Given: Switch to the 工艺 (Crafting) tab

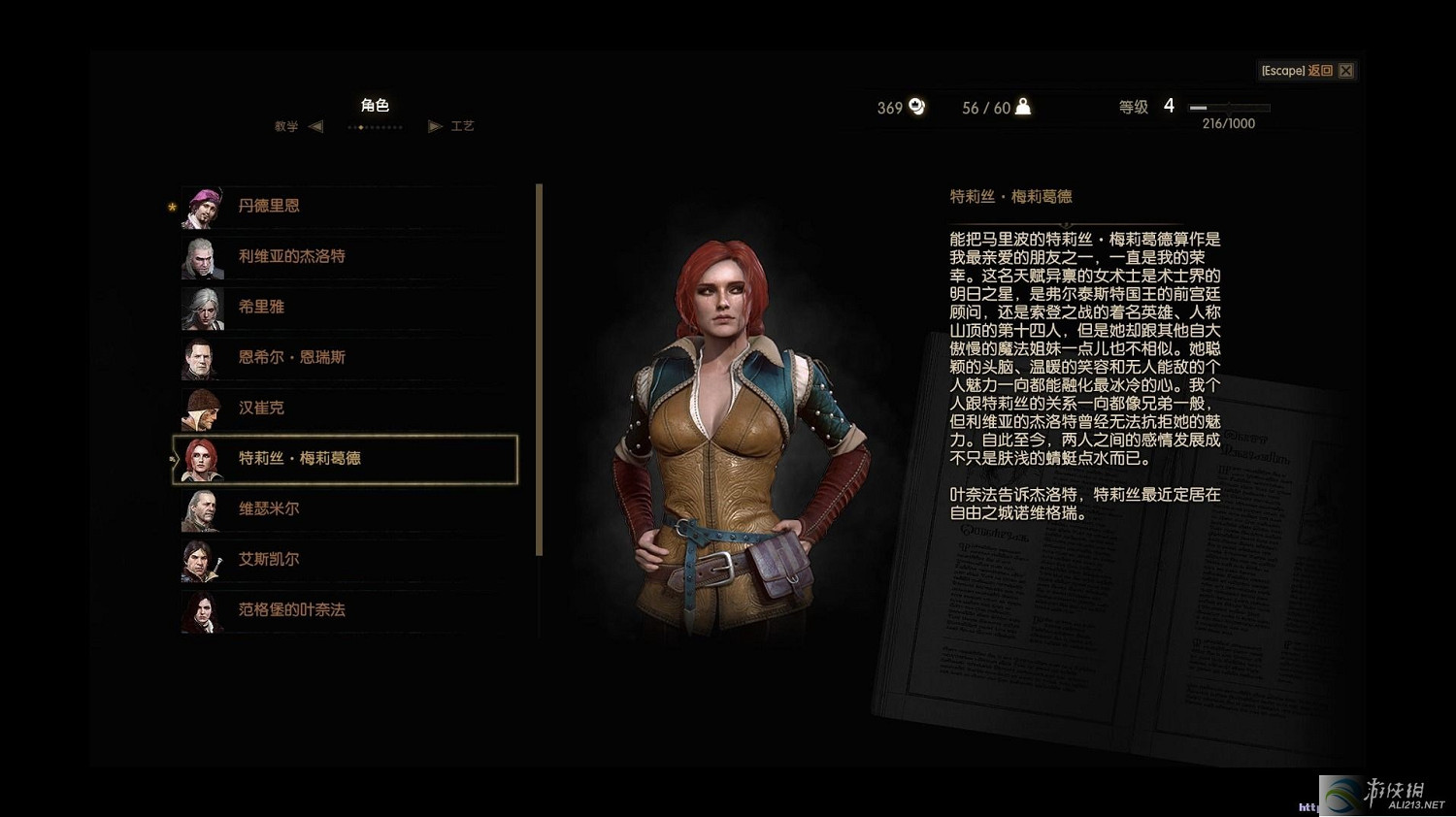Looking at the screenshot, I should point(463,125).
